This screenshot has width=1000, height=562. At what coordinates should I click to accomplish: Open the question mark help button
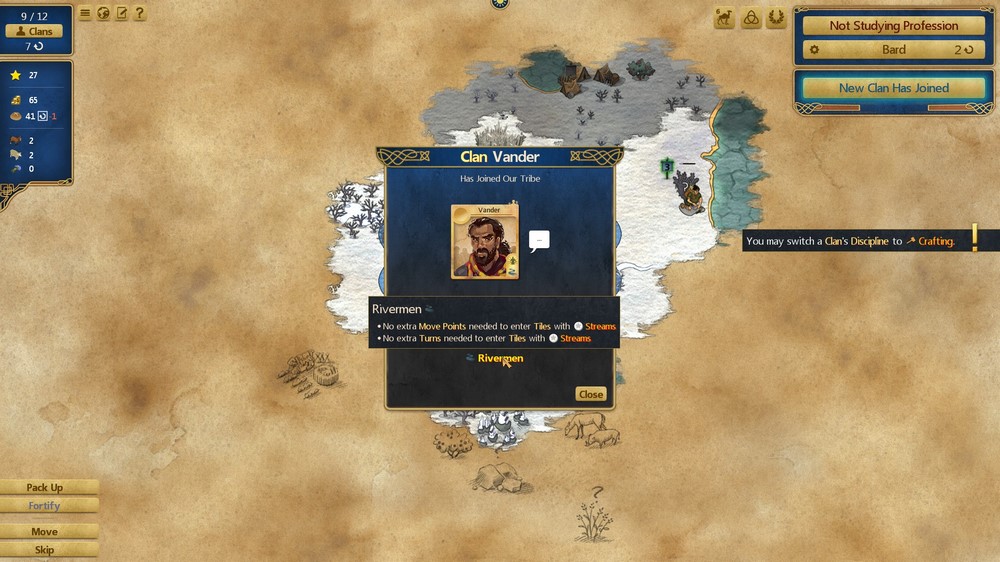pyautogui.click(x=139, y=14)
